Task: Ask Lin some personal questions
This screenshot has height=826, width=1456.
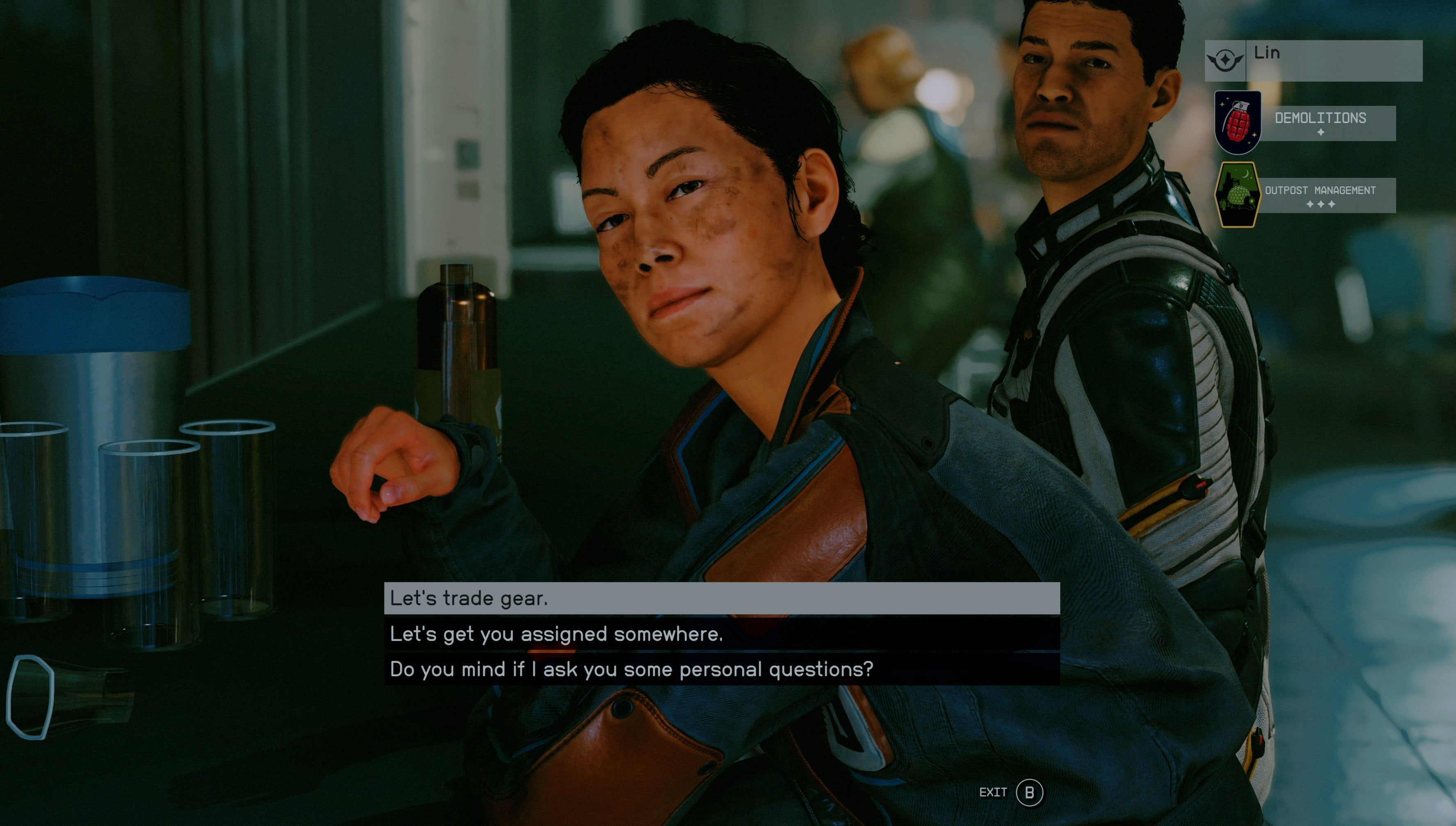Action: pyautogui.click(x=722, y=669)
